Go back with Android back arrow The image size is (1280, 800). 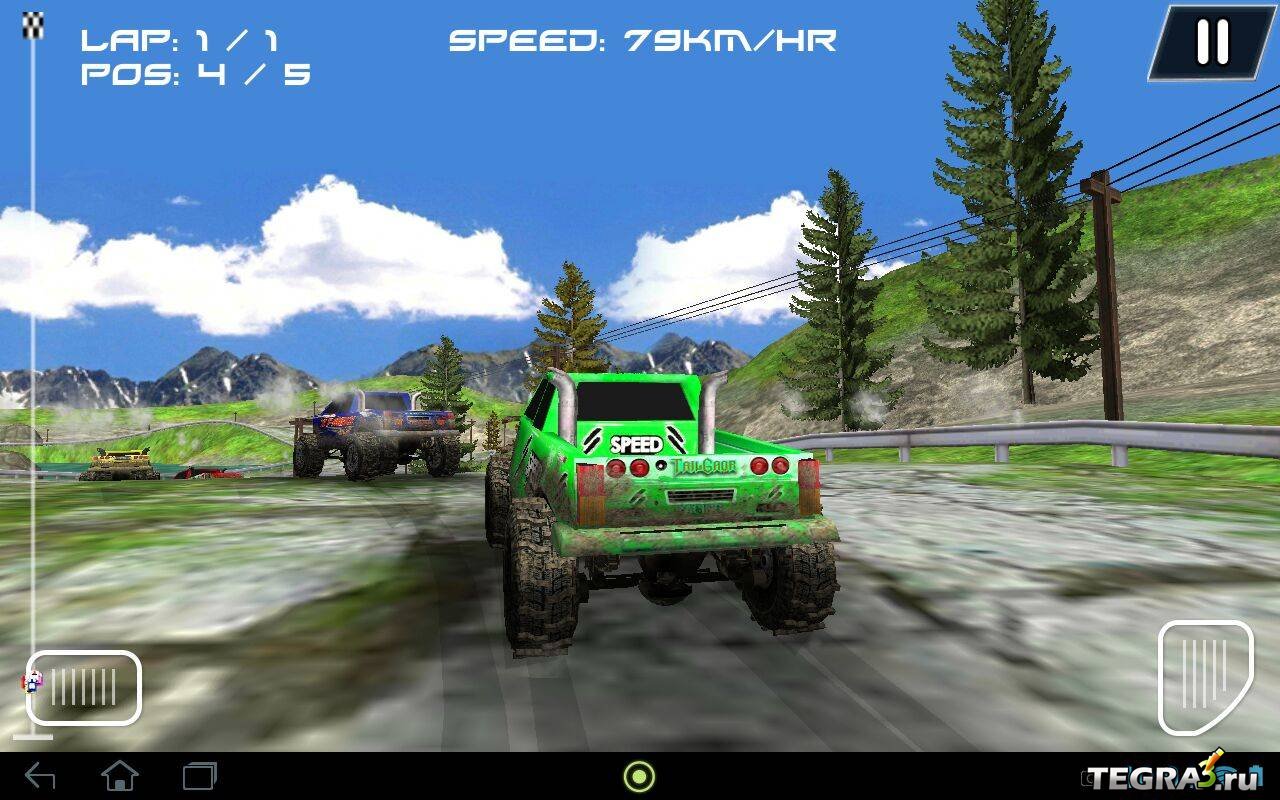click(40, 776)
